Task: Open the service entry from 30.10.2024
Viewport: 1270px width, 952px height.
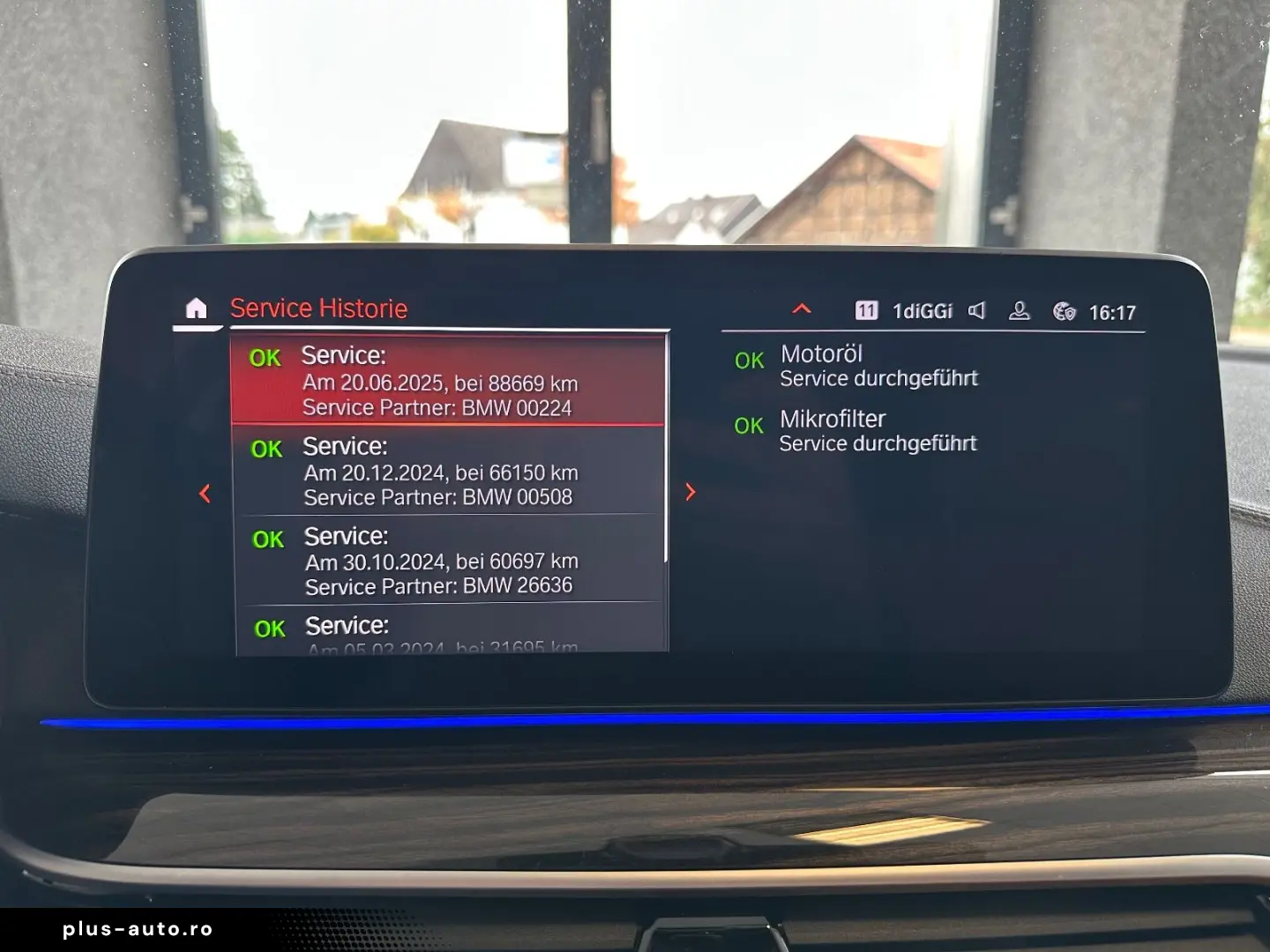Action: point(441,561)
